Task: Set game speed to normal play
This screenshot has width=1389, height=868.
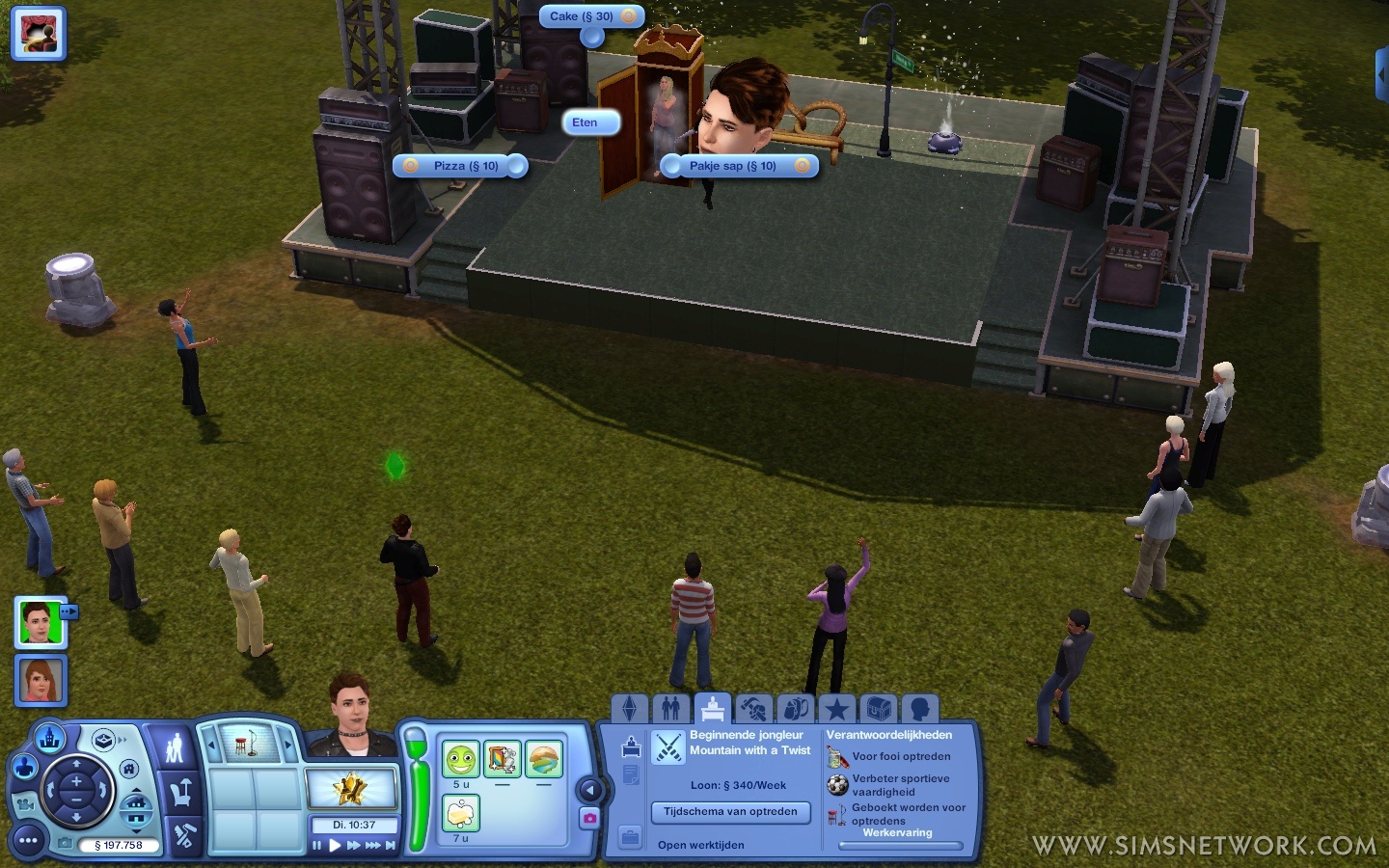Action: coord(335,846)
